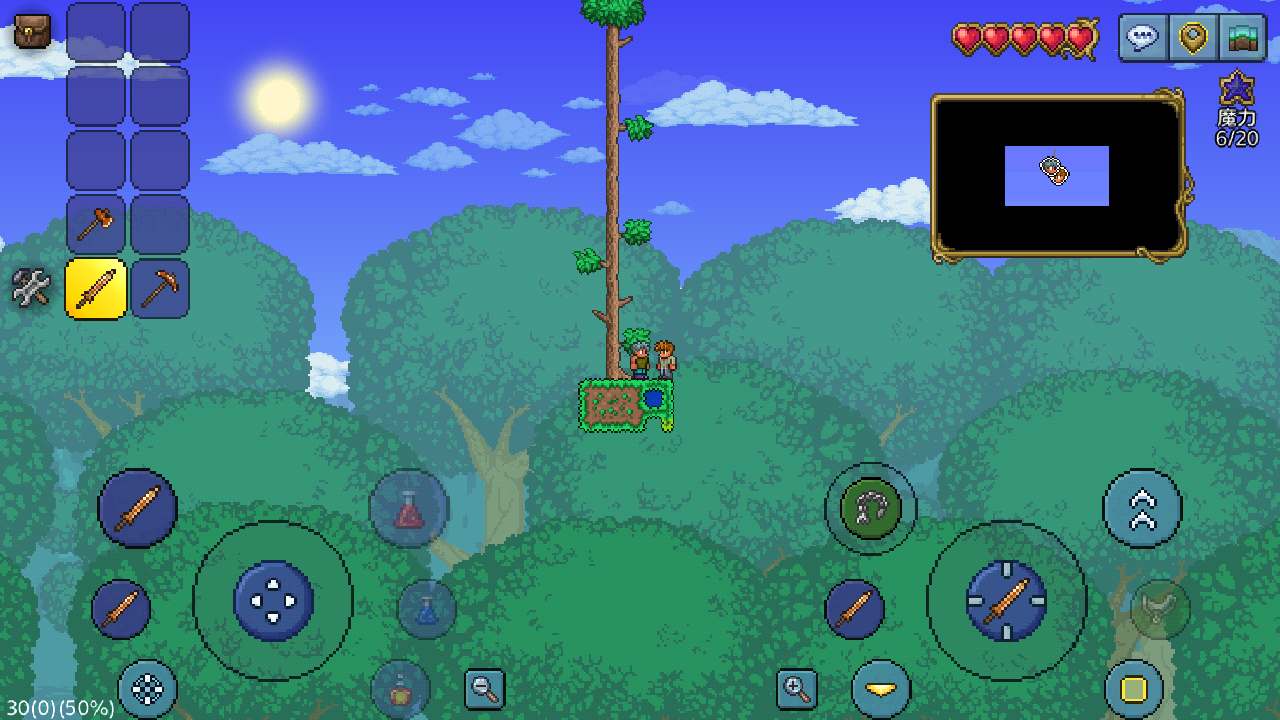Tap the crossed hammer and wrench icon

[x=31, y=288]
